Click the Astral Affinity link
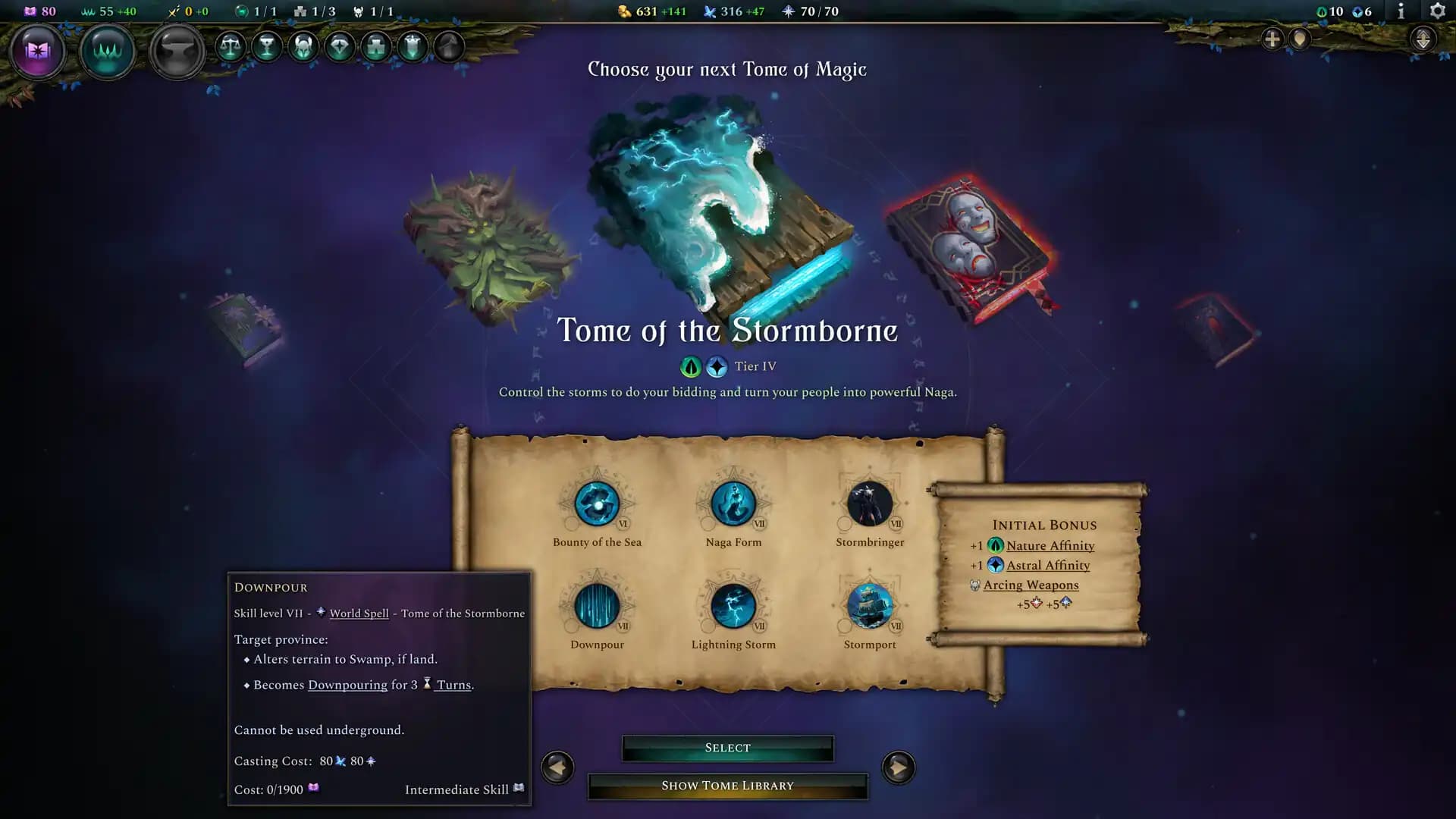 [1049, 565]
